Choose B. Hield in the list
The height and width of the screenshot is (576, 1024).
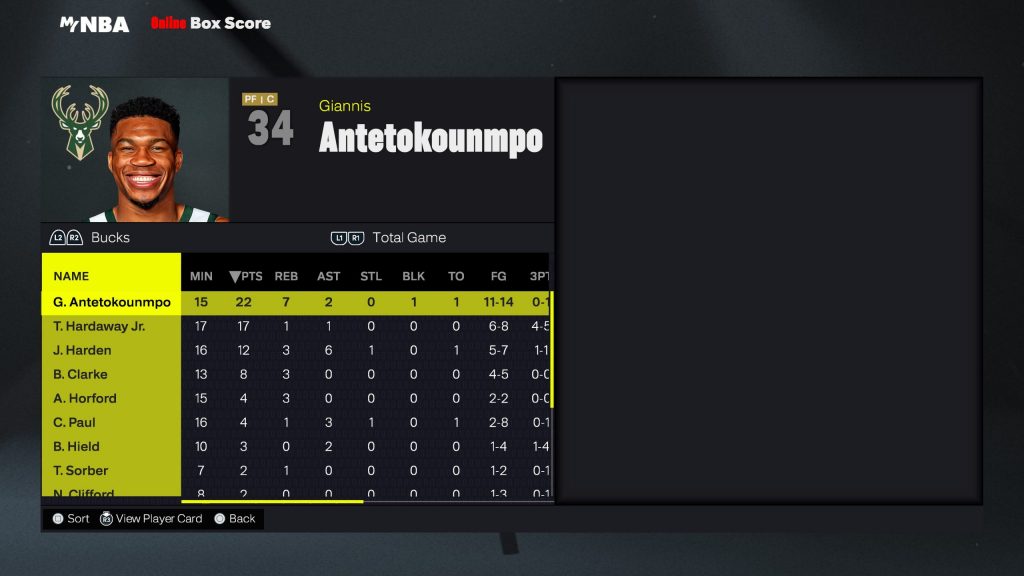tap(77, 446)
